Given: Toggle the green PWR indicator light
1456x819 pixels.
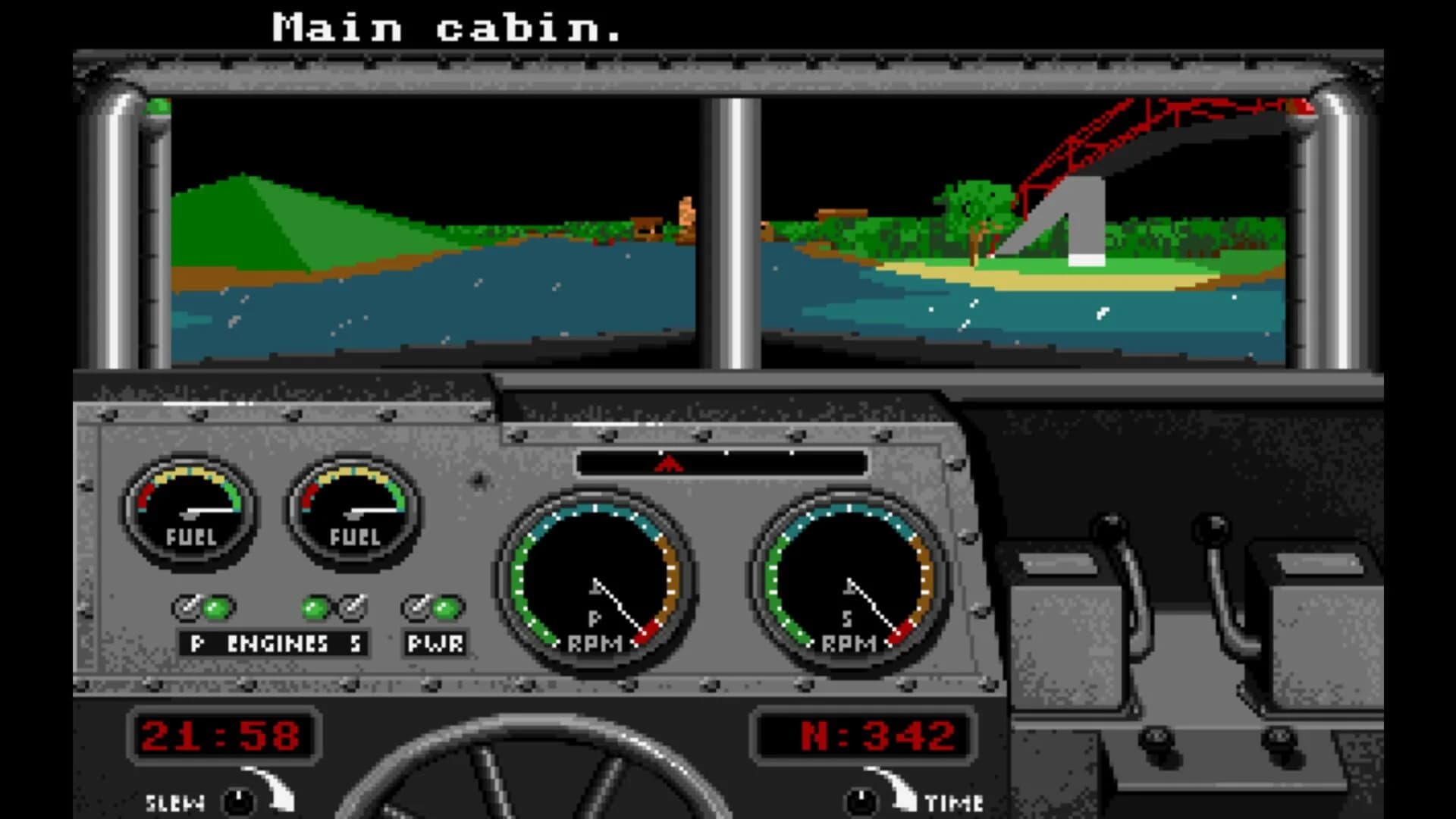Looking at the screenshot, I should pyautogui.click(x=447, y=607).
